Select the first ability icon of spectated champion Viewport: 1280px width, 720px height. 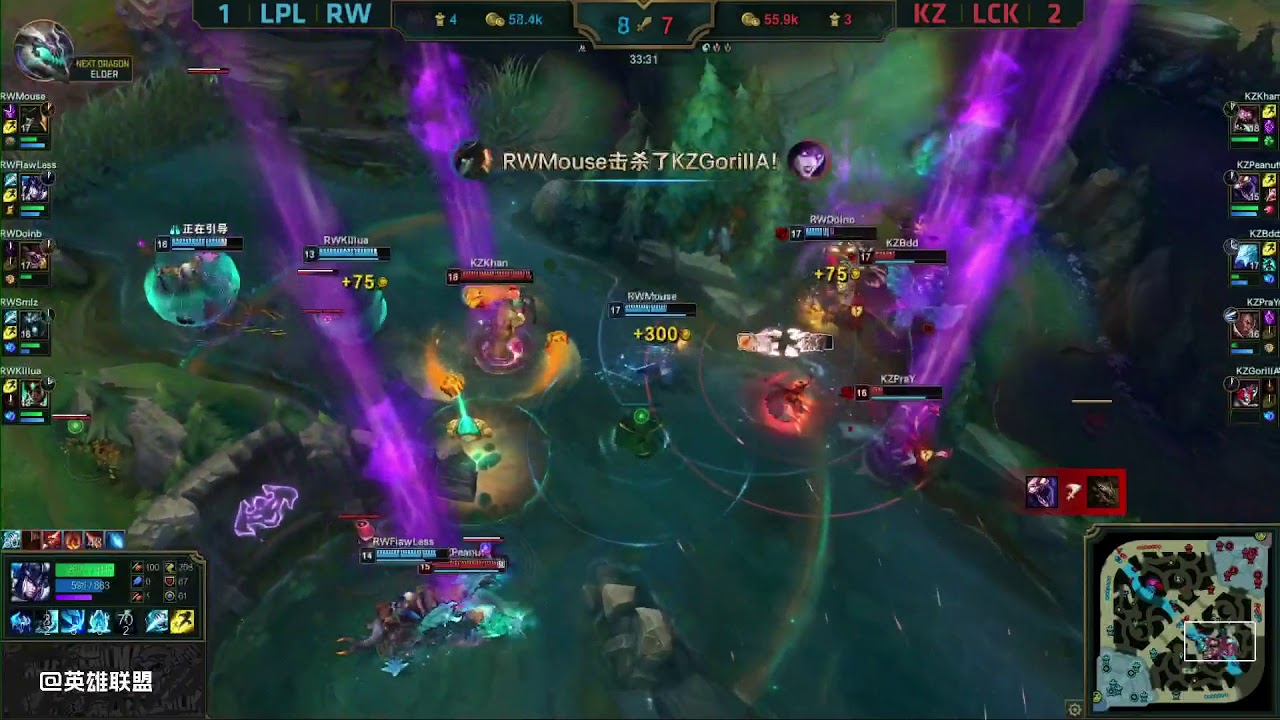[22, 622]
